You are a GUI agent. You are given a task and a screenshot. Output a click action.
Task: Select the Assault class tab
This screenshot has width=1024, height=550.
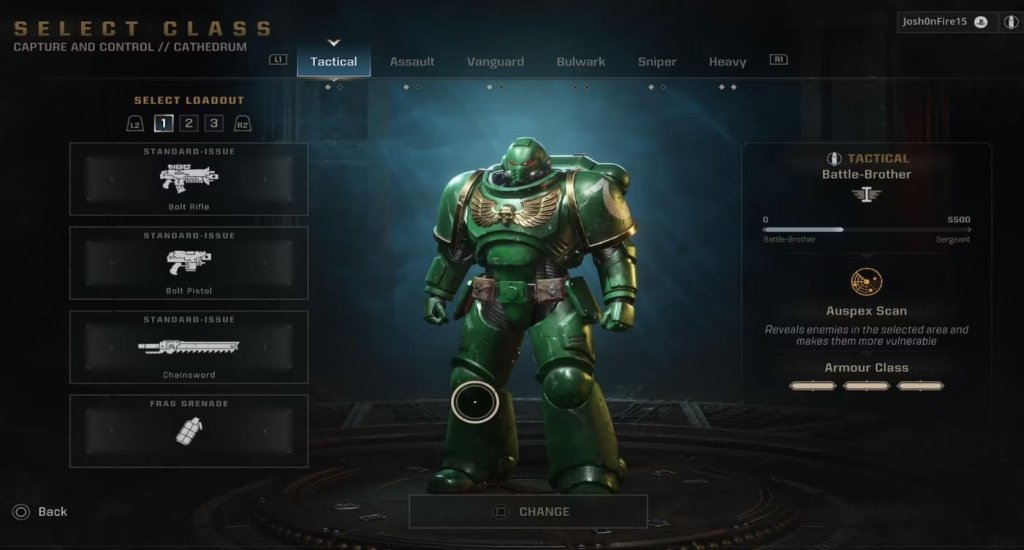(x=412, y=61)
